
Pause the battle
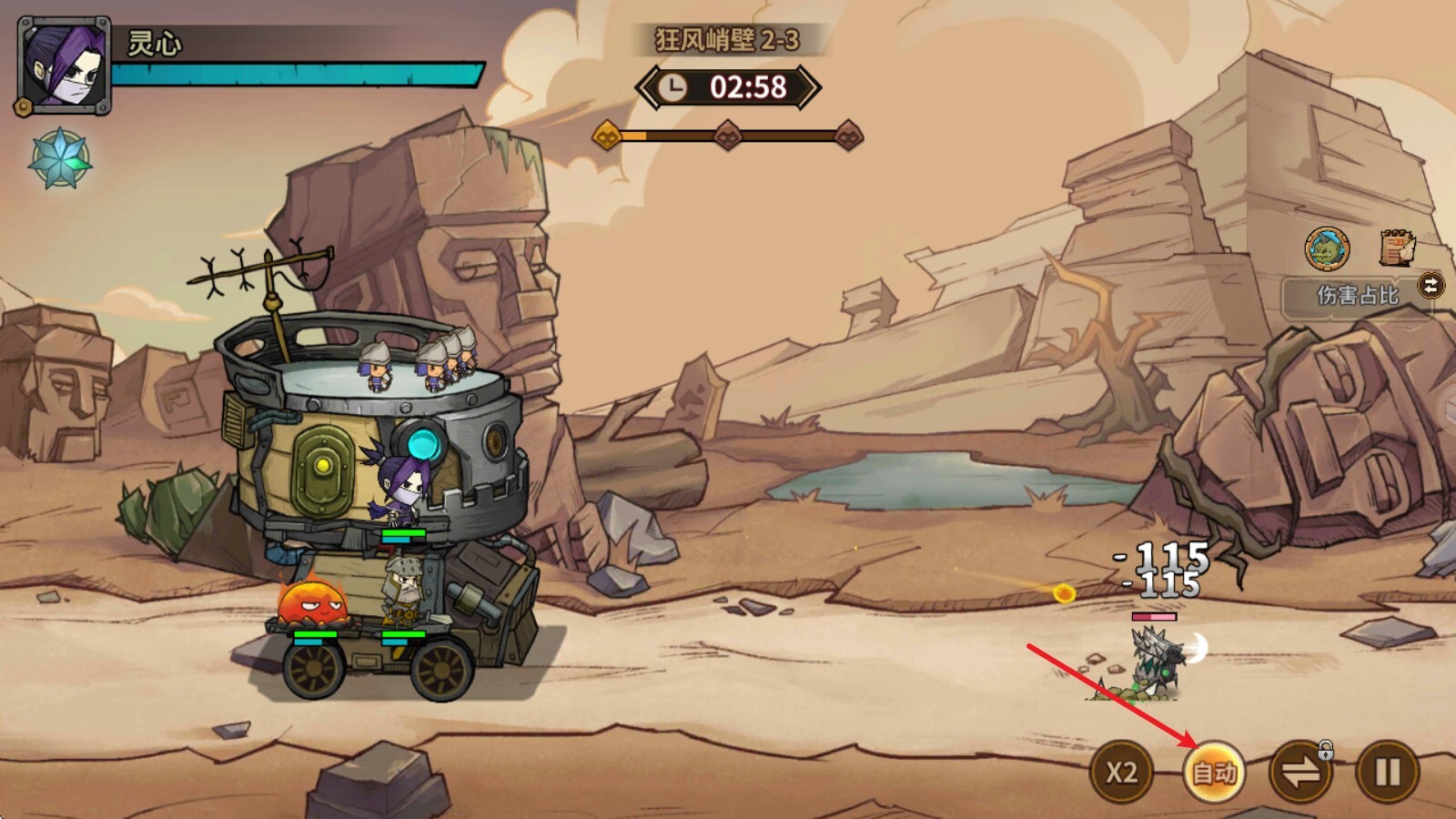pyautogui.click(x=1387, y=773)
